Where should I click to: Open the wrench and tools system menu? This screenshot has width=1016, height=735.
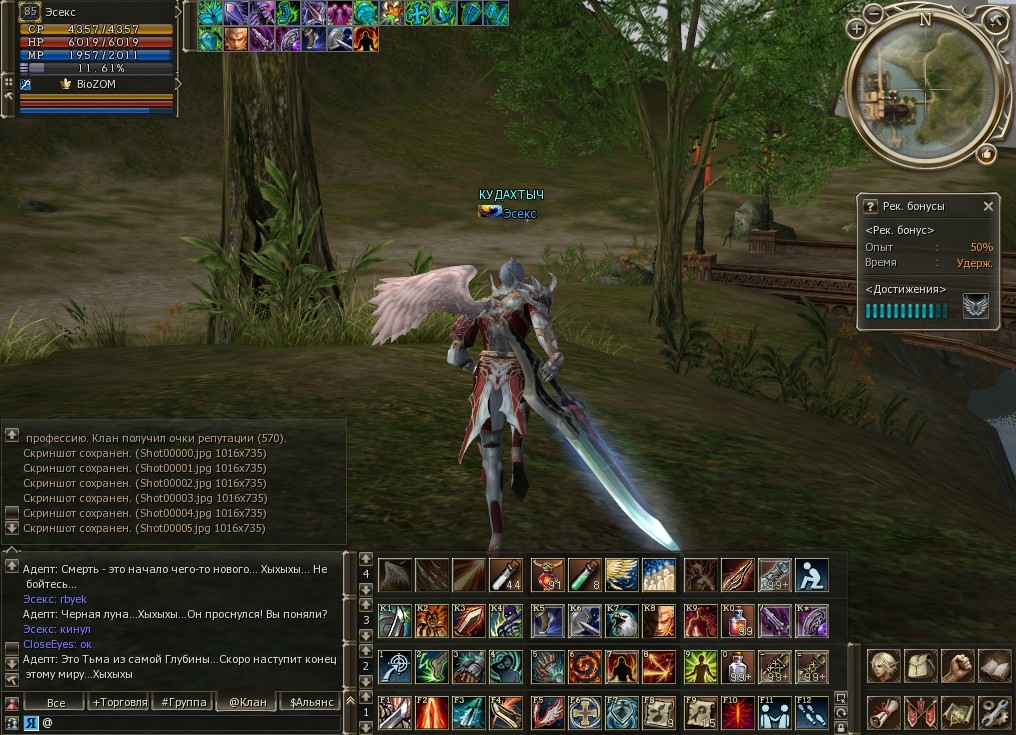coord(995,712)
